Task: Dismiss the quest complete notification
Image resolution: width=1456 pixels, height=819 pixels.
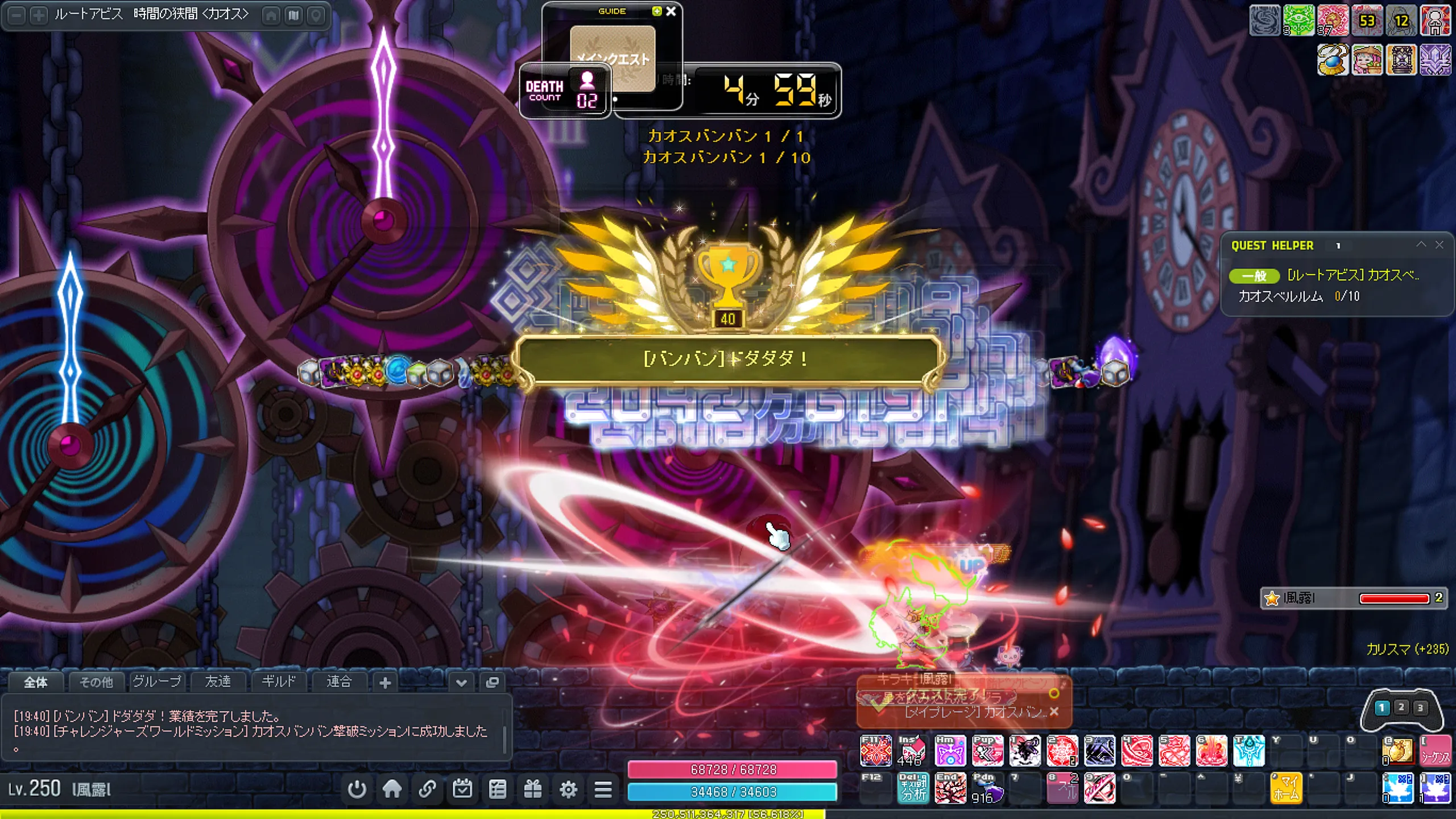Action: (x=1054, y=712)
